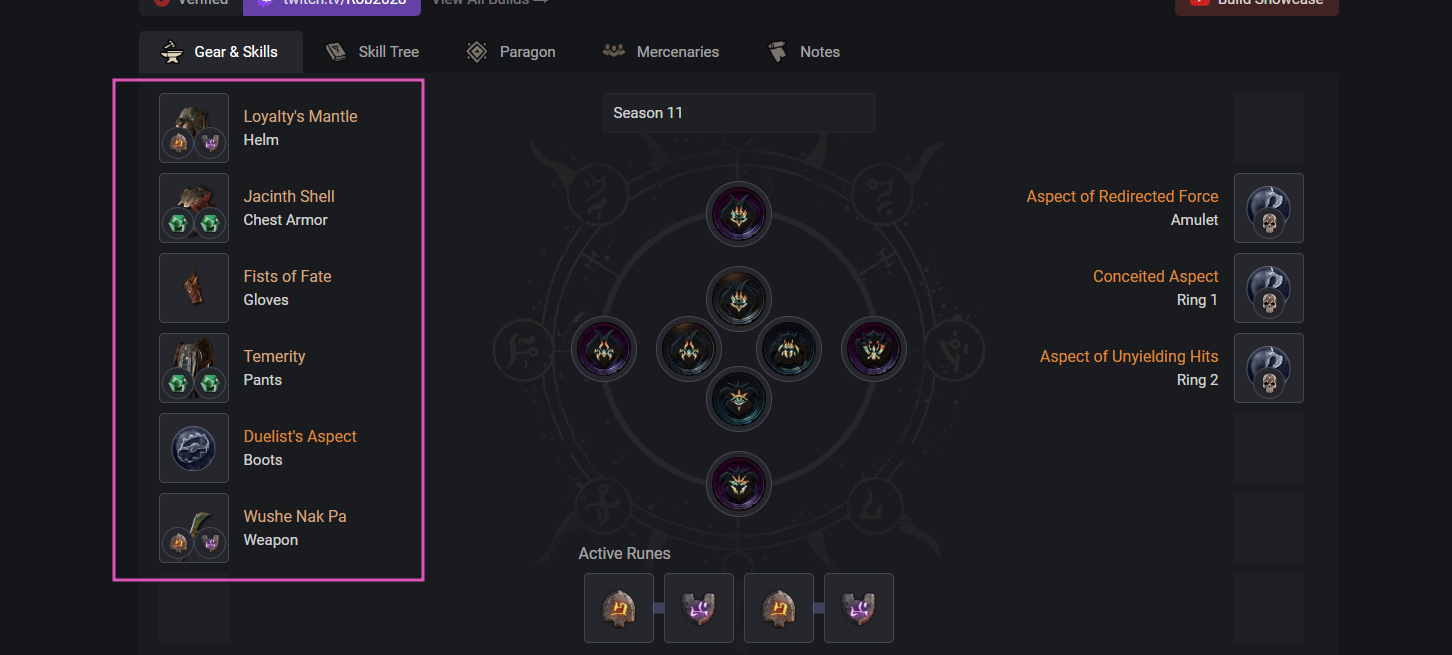The image size is (1452, 655).
Task: Choose the Fists of Fate gloves slot
Action: point(194,288)
